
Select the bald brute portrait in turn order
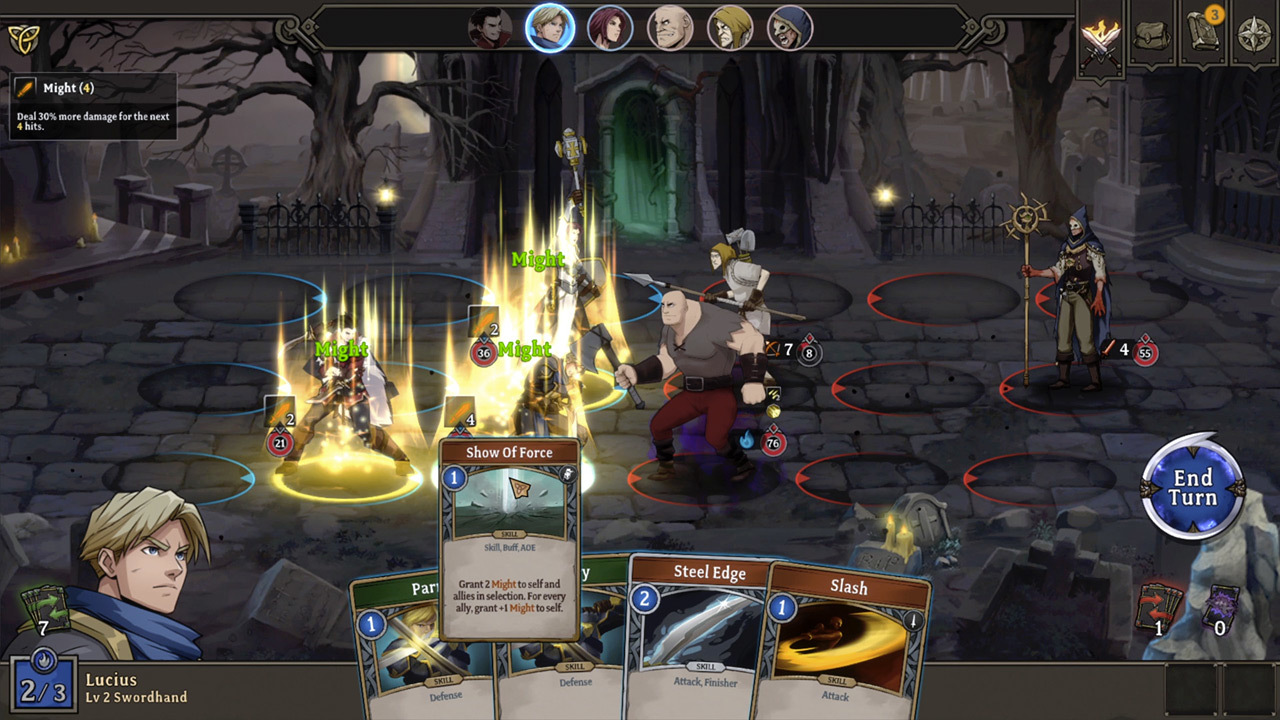(x=670, y=28)
